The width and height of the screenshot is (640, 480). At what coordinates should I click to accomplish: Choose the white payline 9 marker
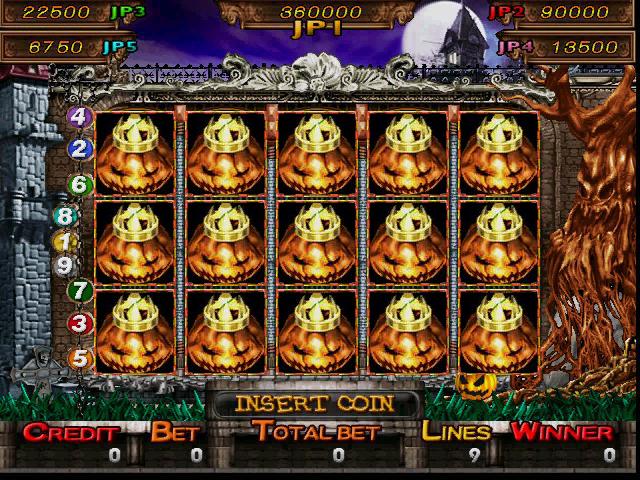[65, 266]
